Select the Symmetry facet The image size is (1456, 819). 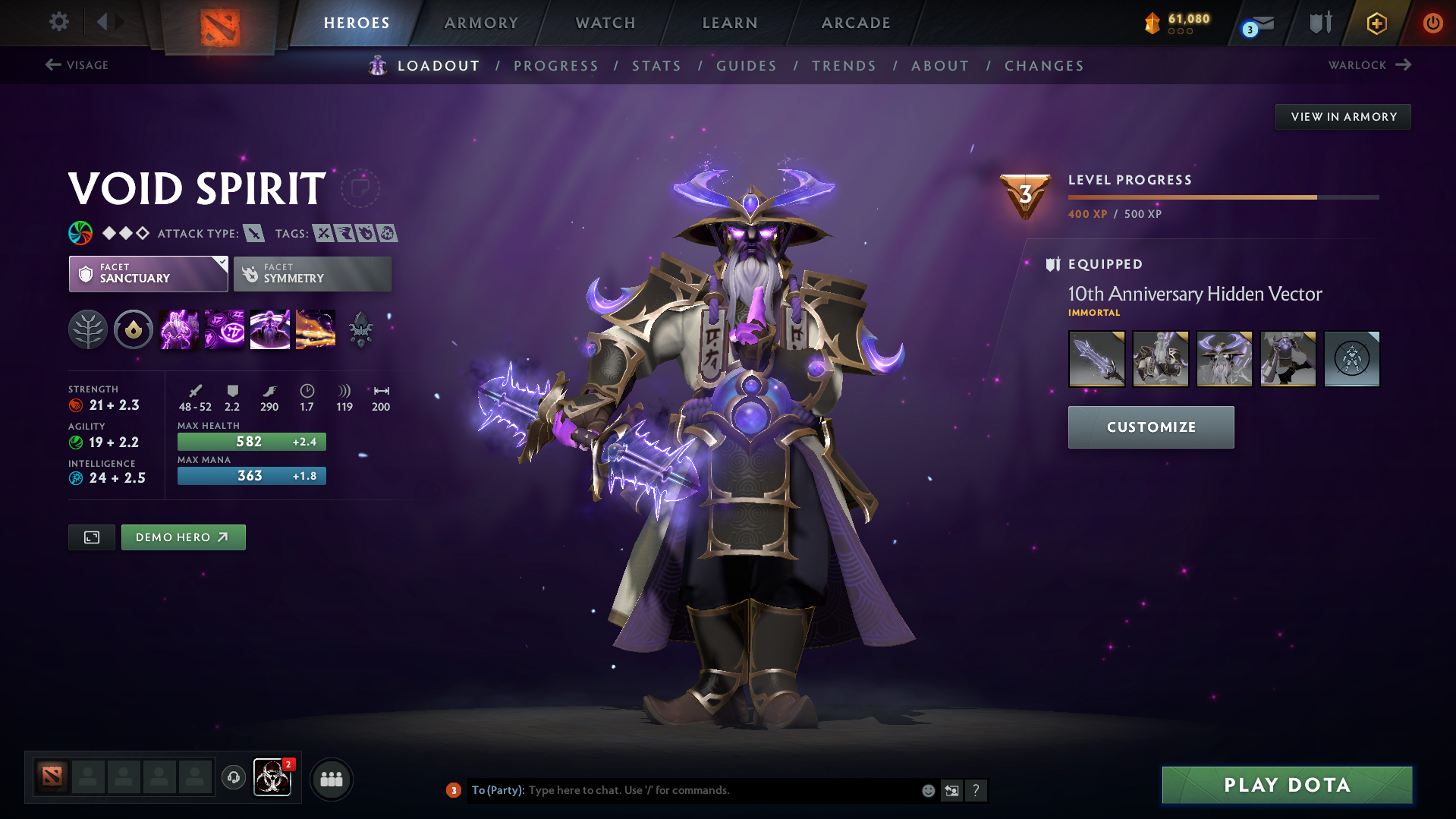312,273
